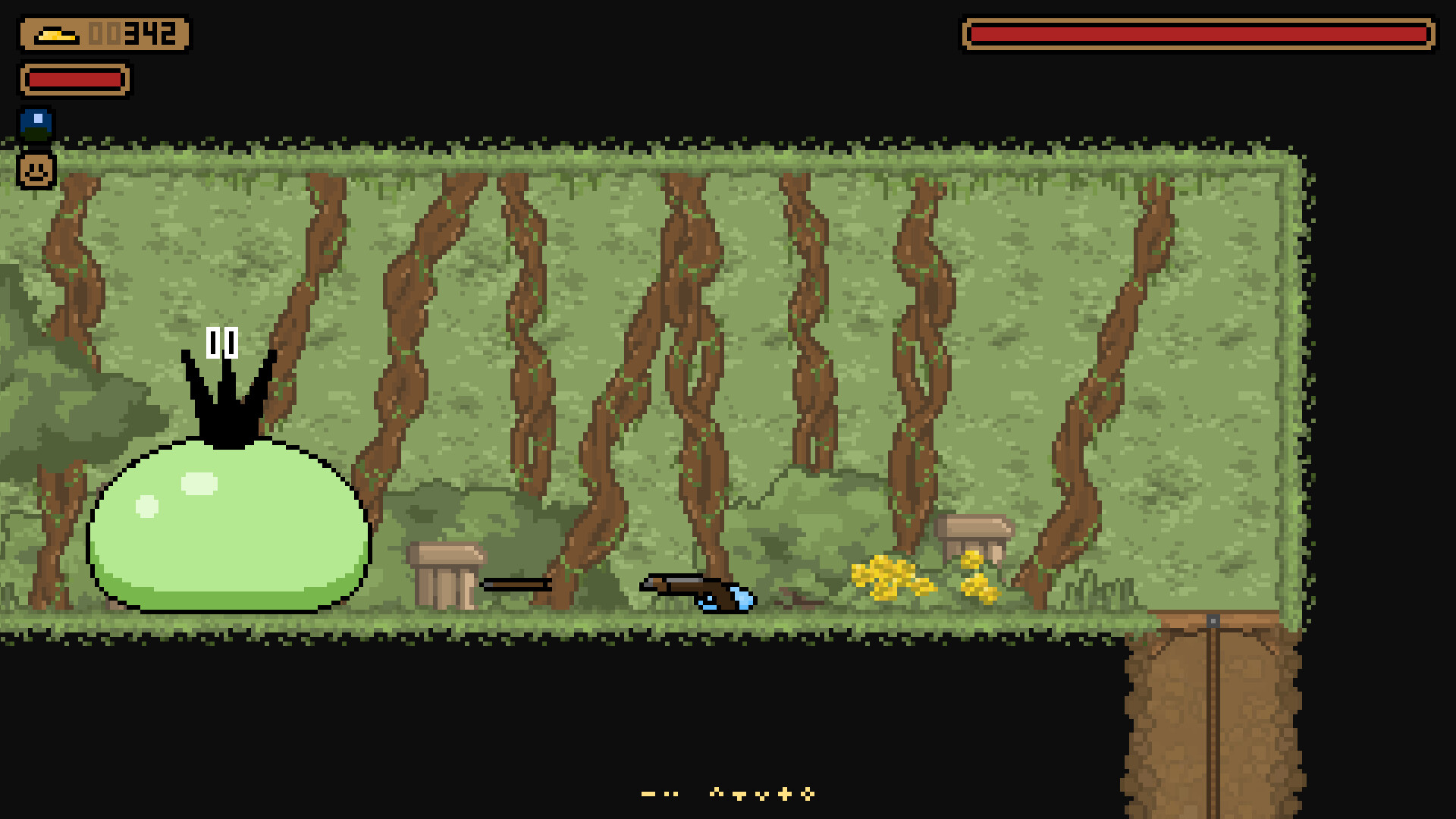Click the pause indicator above the slime's crown
The height and width of the screenshot is (819, 1456).
tap(221, 341)
